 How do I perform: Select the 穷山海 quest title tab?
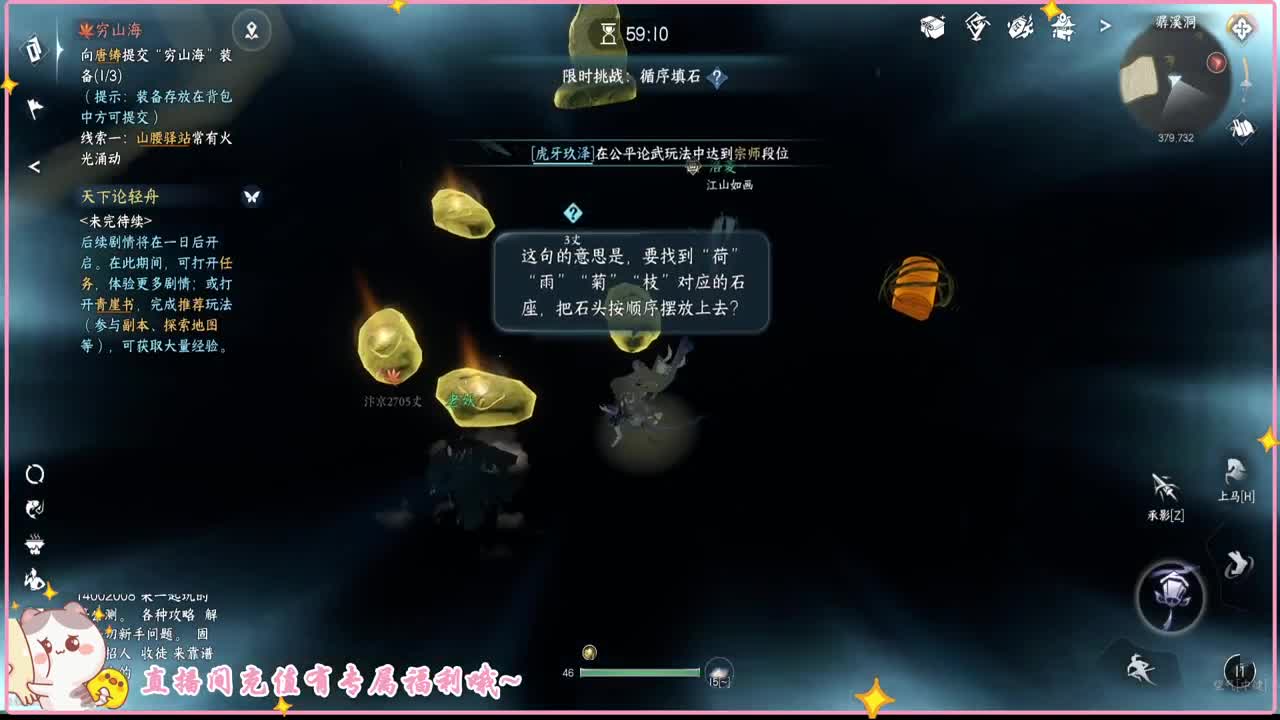point(117,28)
